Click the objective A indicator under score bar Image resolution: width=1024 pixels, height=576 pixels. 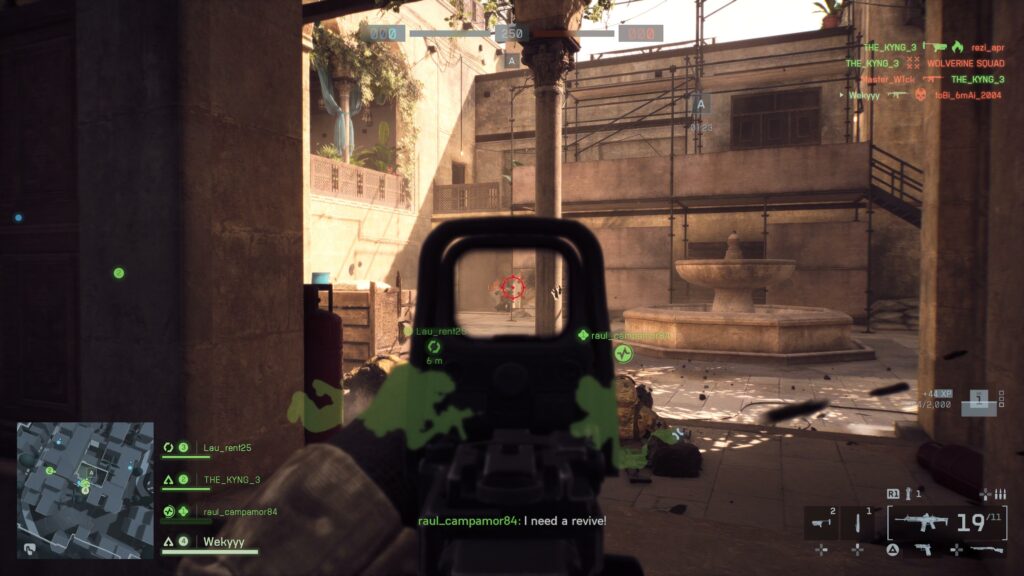click(x=512, y=60)
